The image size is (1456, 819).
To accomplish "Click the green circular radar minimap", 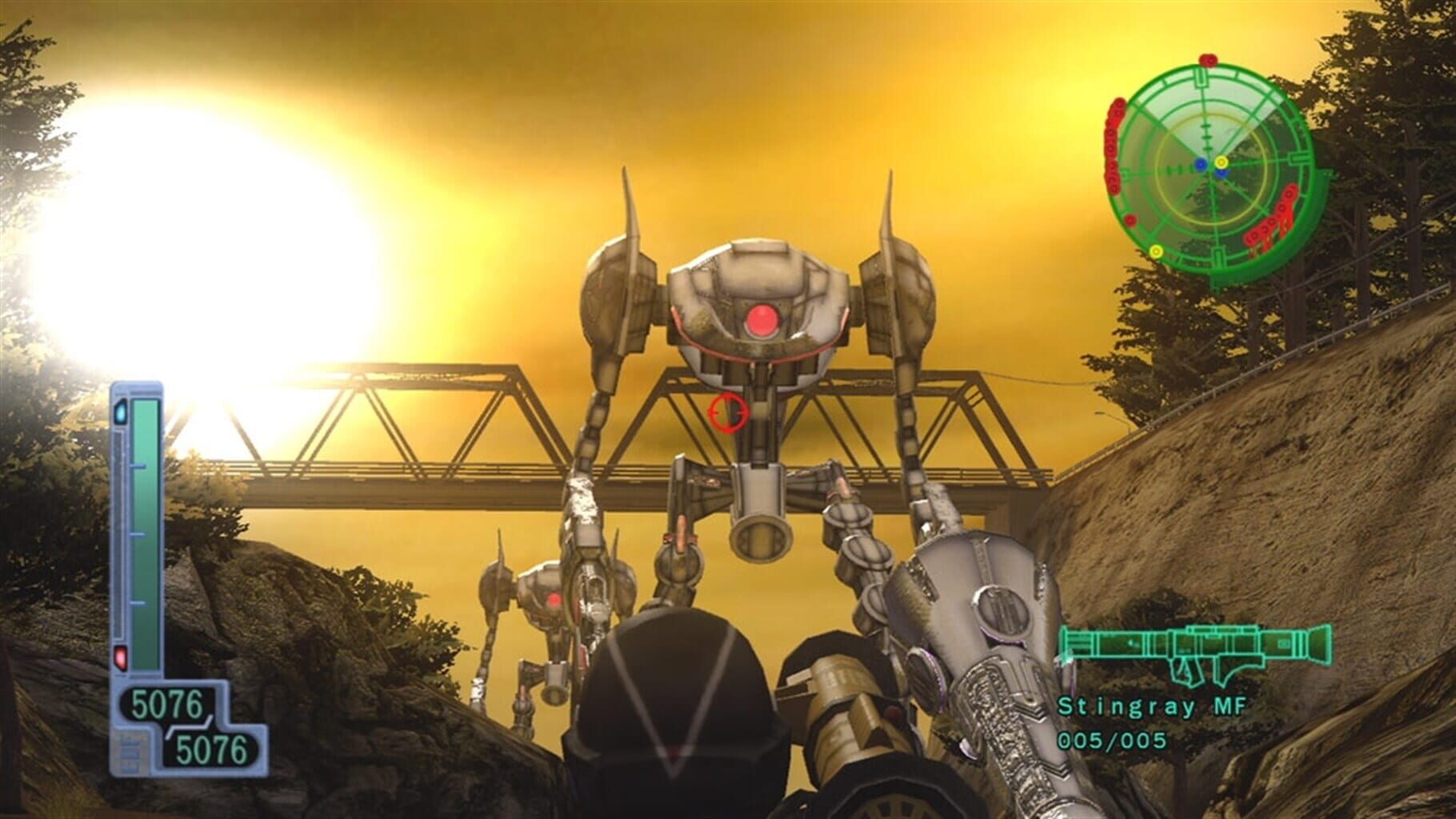I will tap(1210, 172).
